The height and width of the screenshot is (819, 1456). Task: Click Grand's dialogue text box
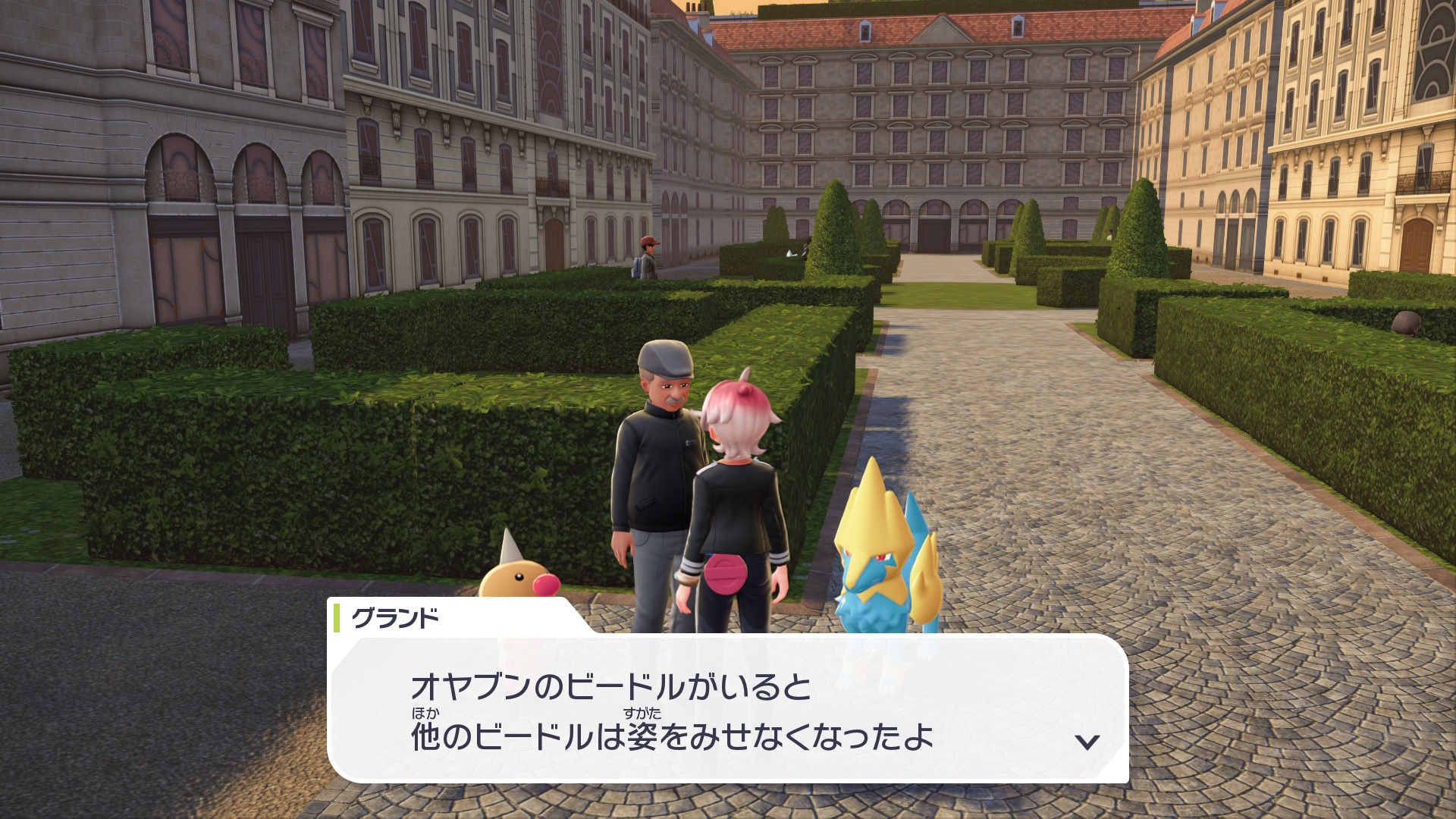[x=728, y=709]
